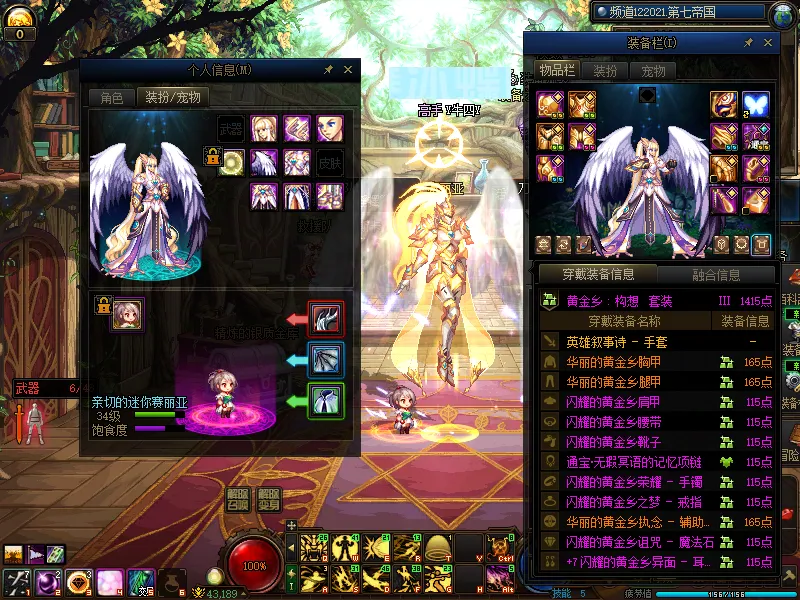Open the 装扮 tab in equipment window
The image size is (800, 600).
pos(605,71)
